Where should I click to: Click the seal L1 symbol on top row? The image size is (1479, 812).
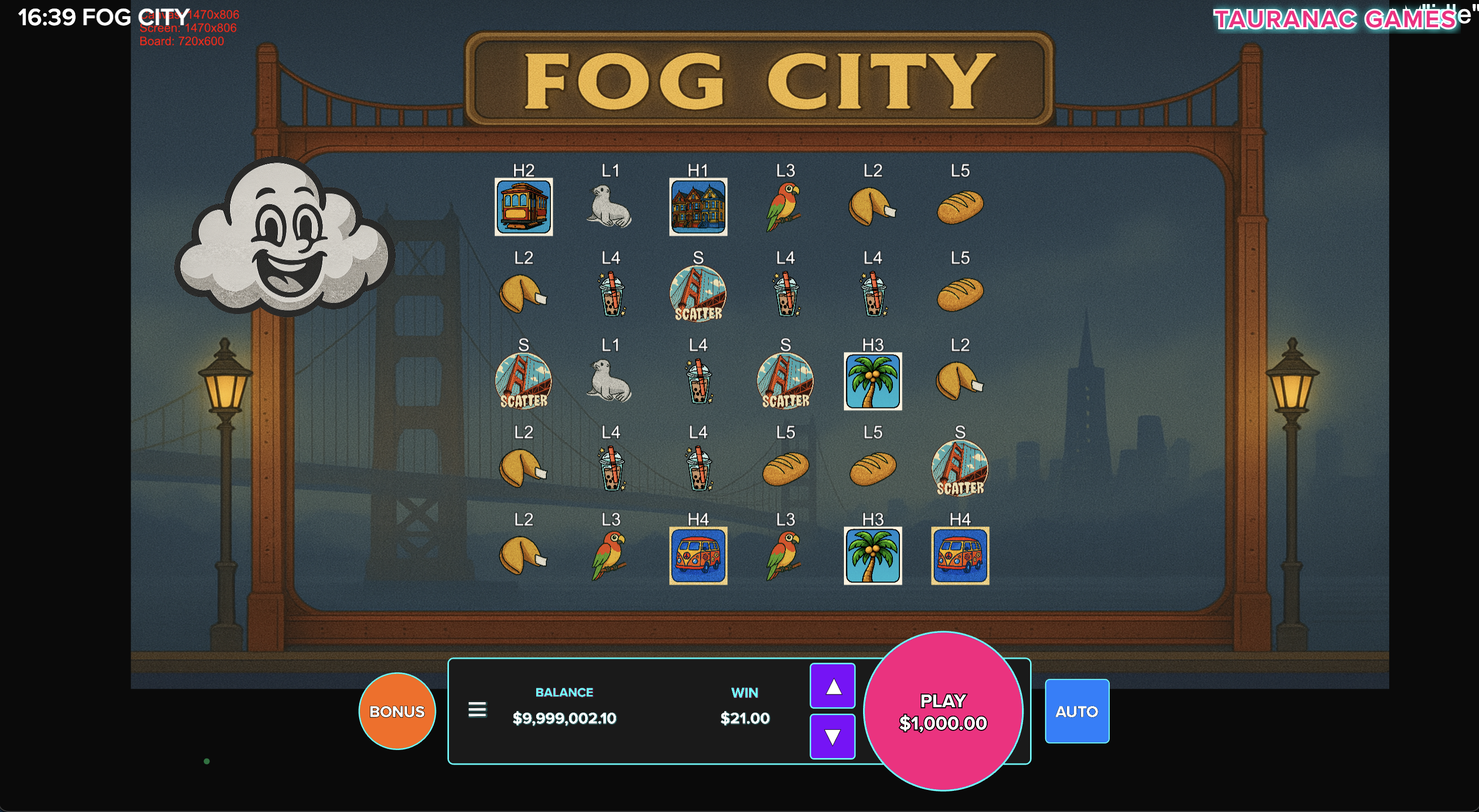point(611,208)
